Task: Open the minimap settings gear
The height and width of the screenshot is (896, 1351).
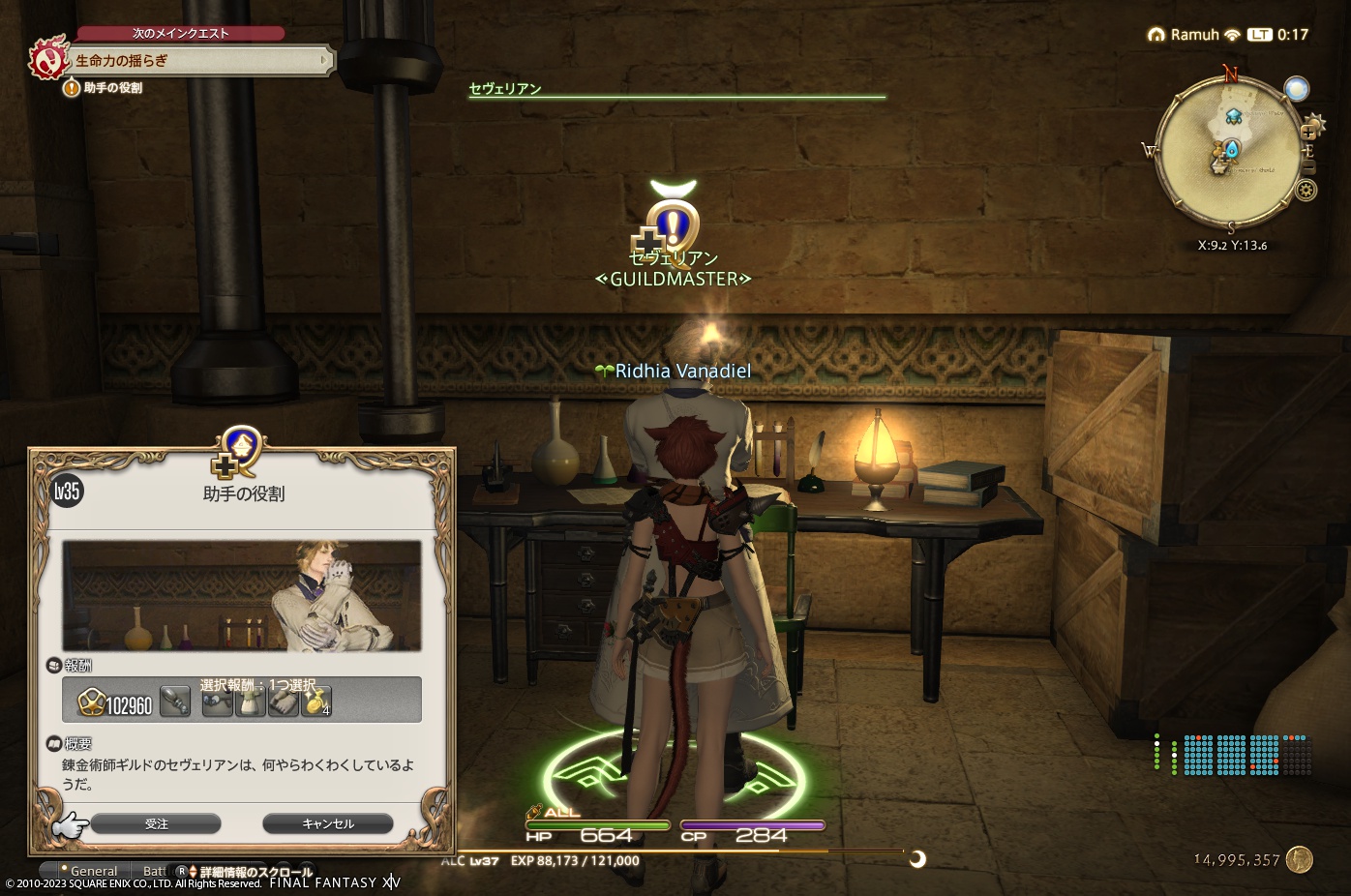Action: click(1306, 190)
